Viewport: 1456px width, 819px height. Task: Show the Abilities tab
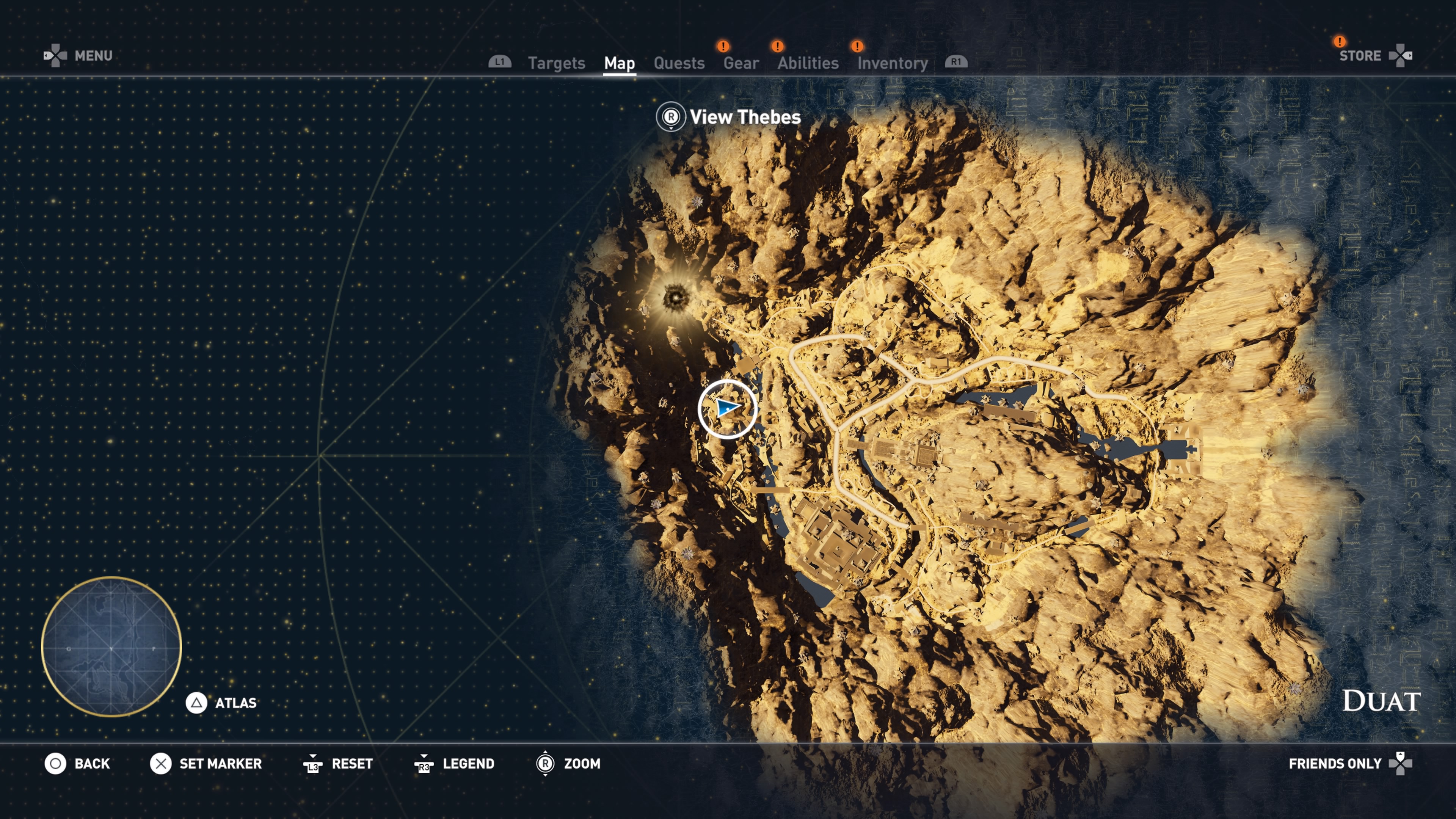coord(808,63)
